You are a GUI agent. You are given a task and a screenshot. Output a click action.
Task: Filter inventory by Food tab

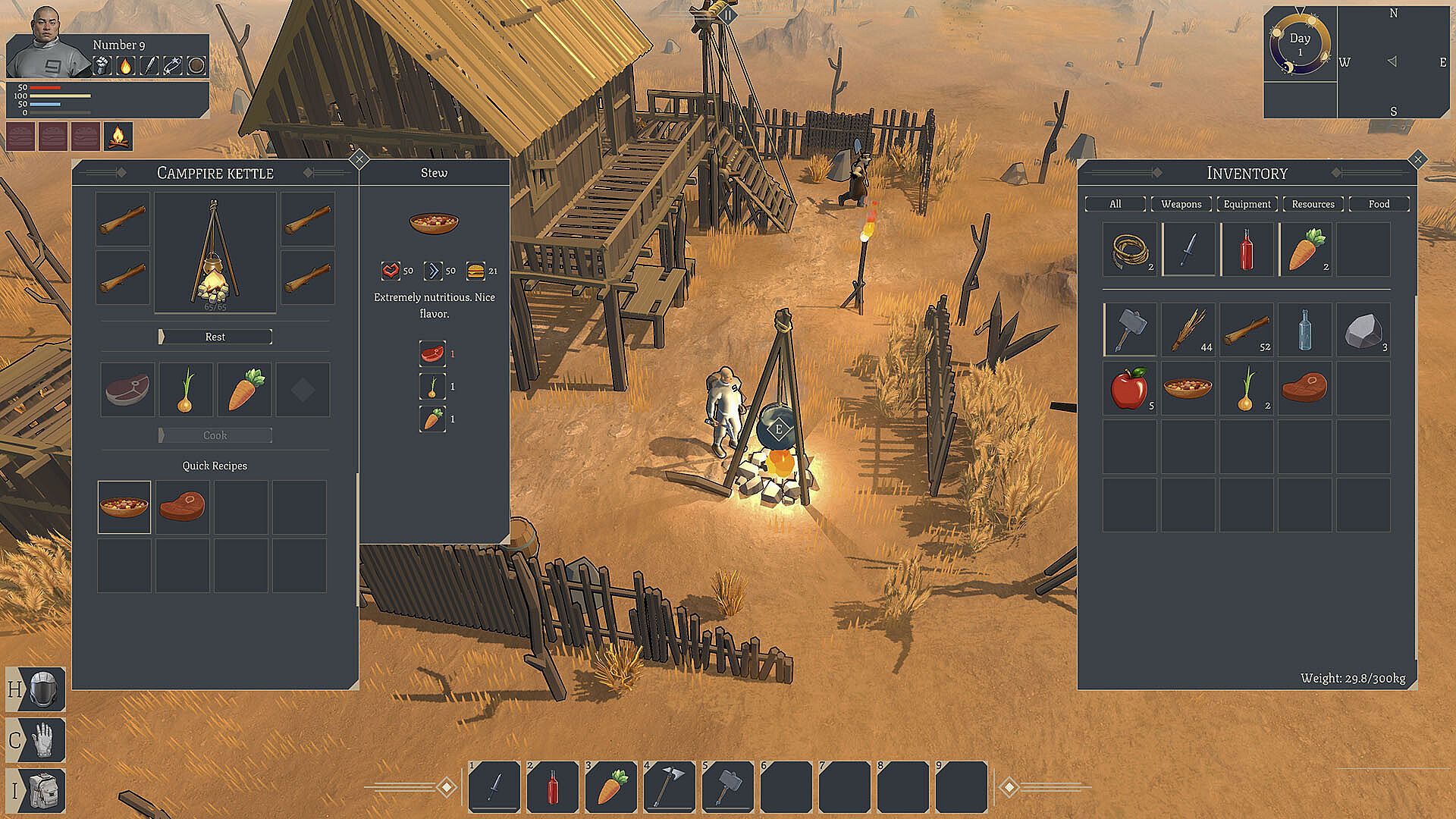[x=1379, y=204]
